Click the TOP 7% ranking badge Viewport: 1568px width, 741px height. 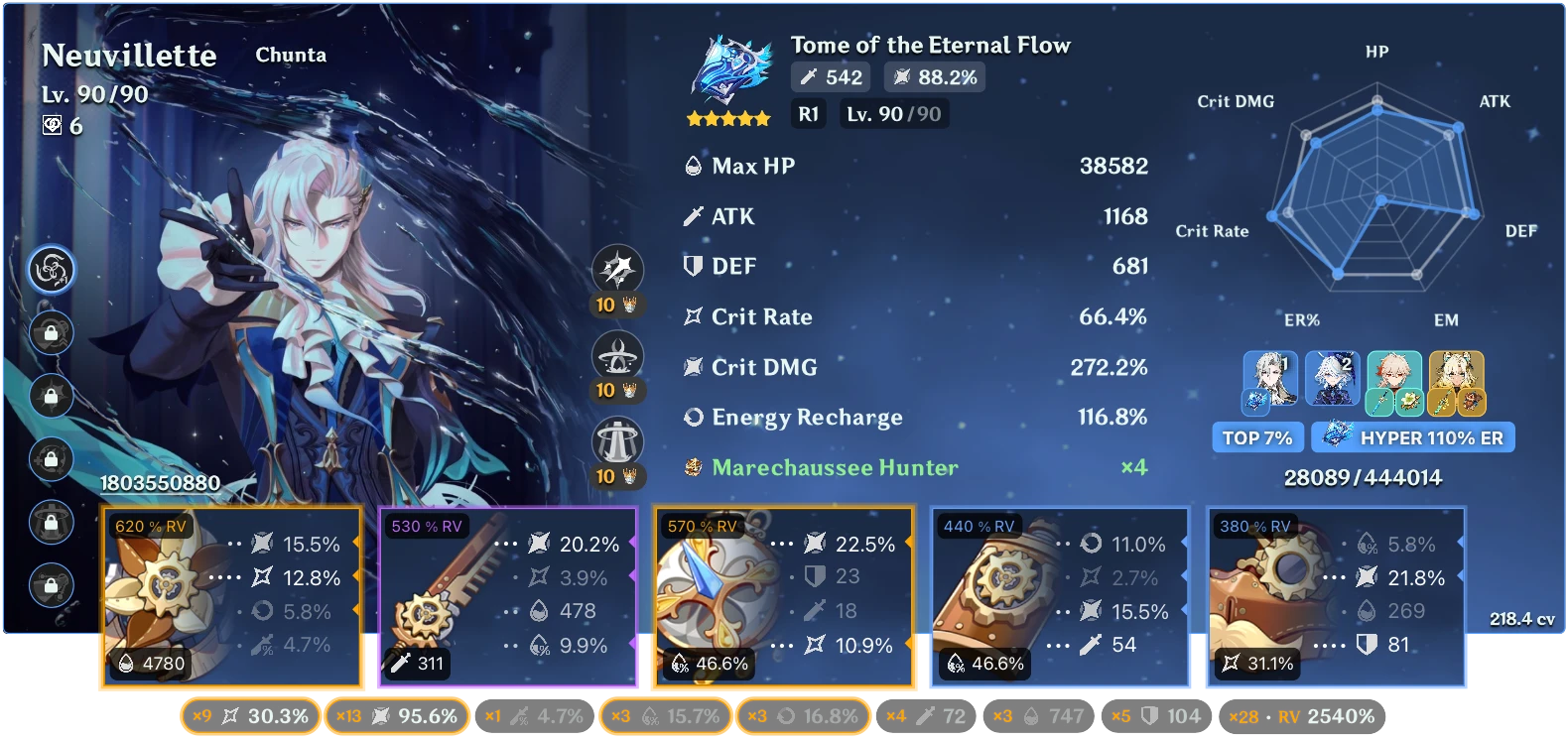1257,436
